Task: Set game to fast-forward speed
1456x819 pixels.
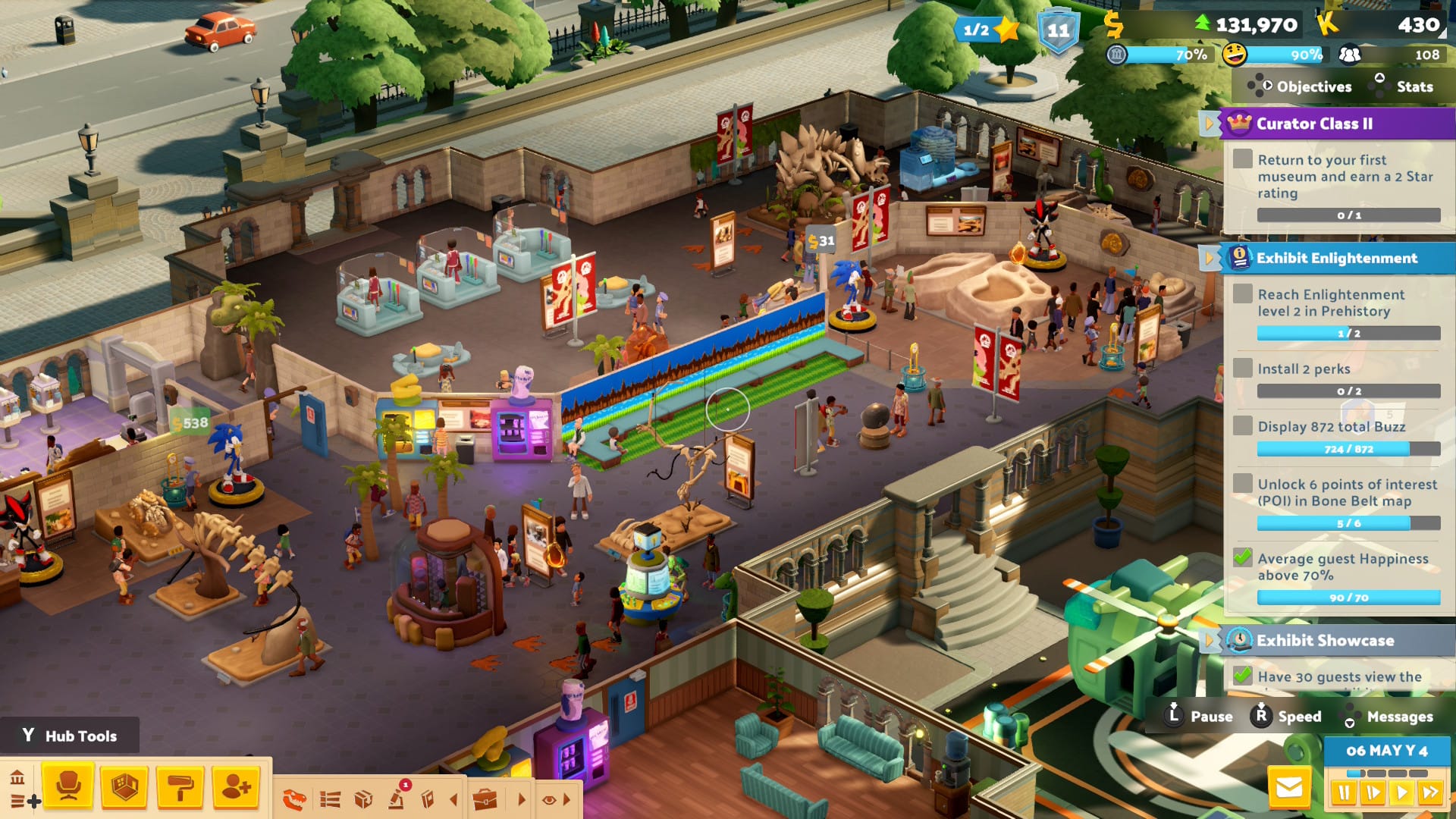Action: coord(1431,793)
